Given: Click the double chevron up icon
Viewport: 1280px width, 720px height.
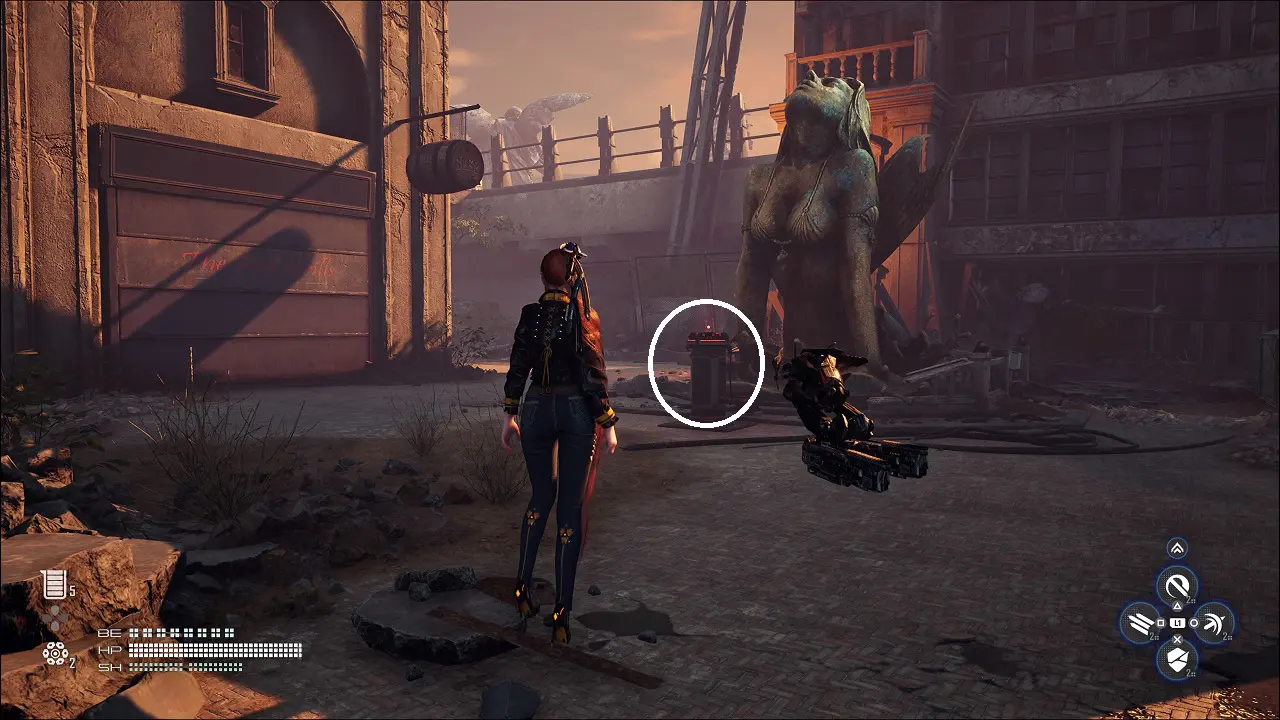Looking at the screenshot, I should coord(1177,548).
